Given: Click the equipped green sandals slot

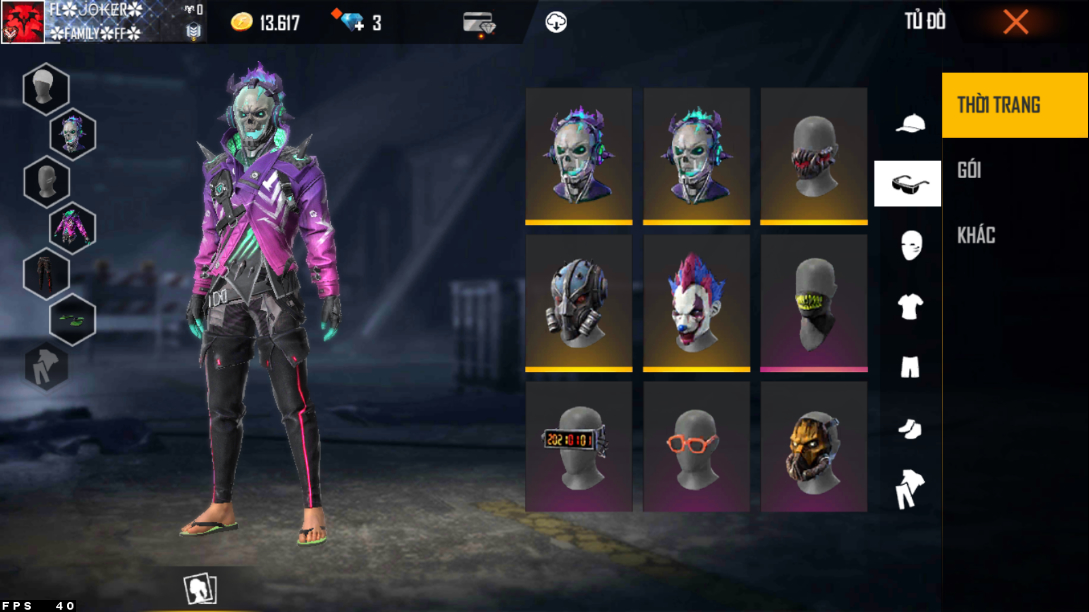Looking at the screenshot, I should 72,319.
